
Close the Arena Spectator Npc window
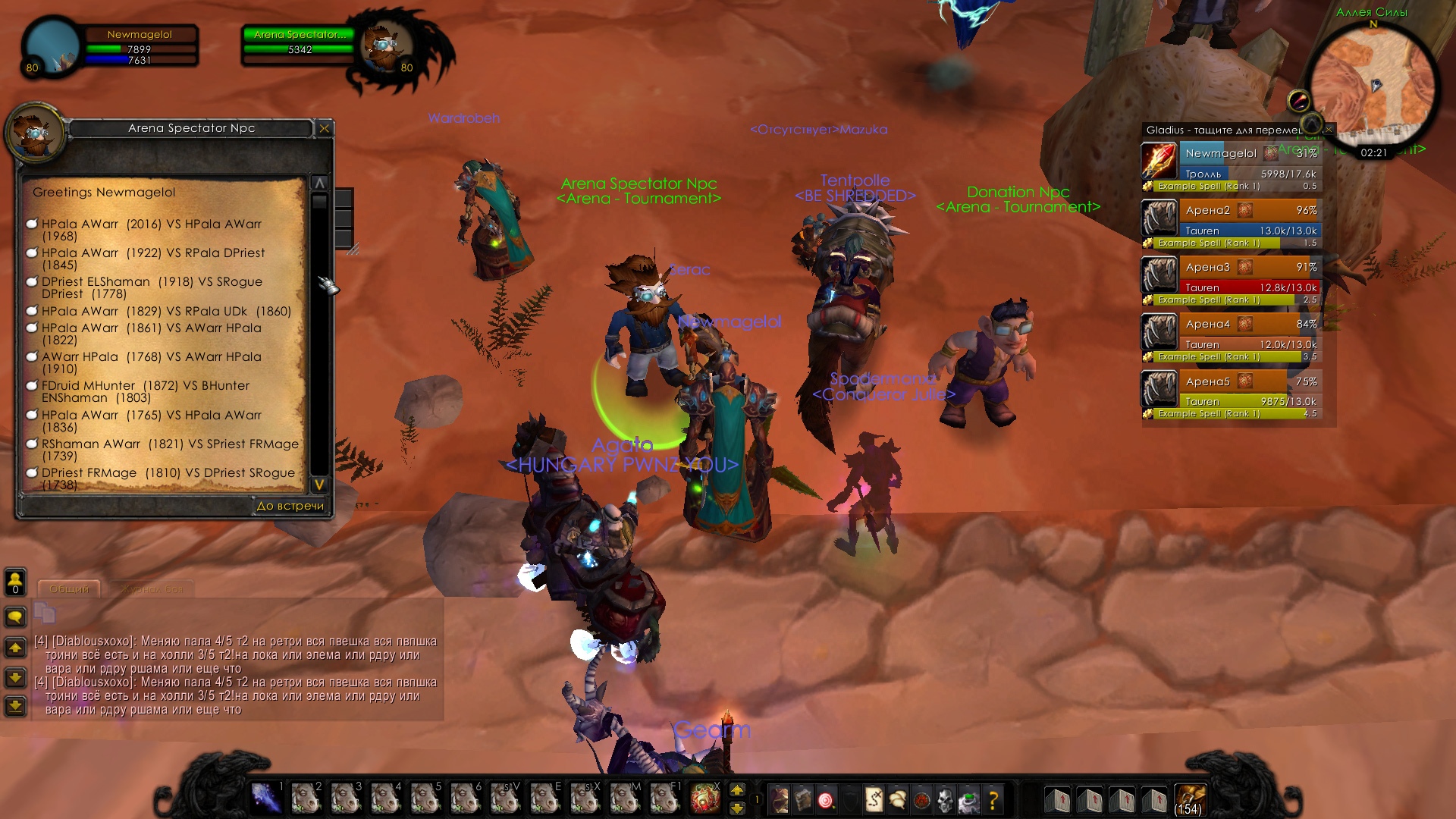[325, 129]
